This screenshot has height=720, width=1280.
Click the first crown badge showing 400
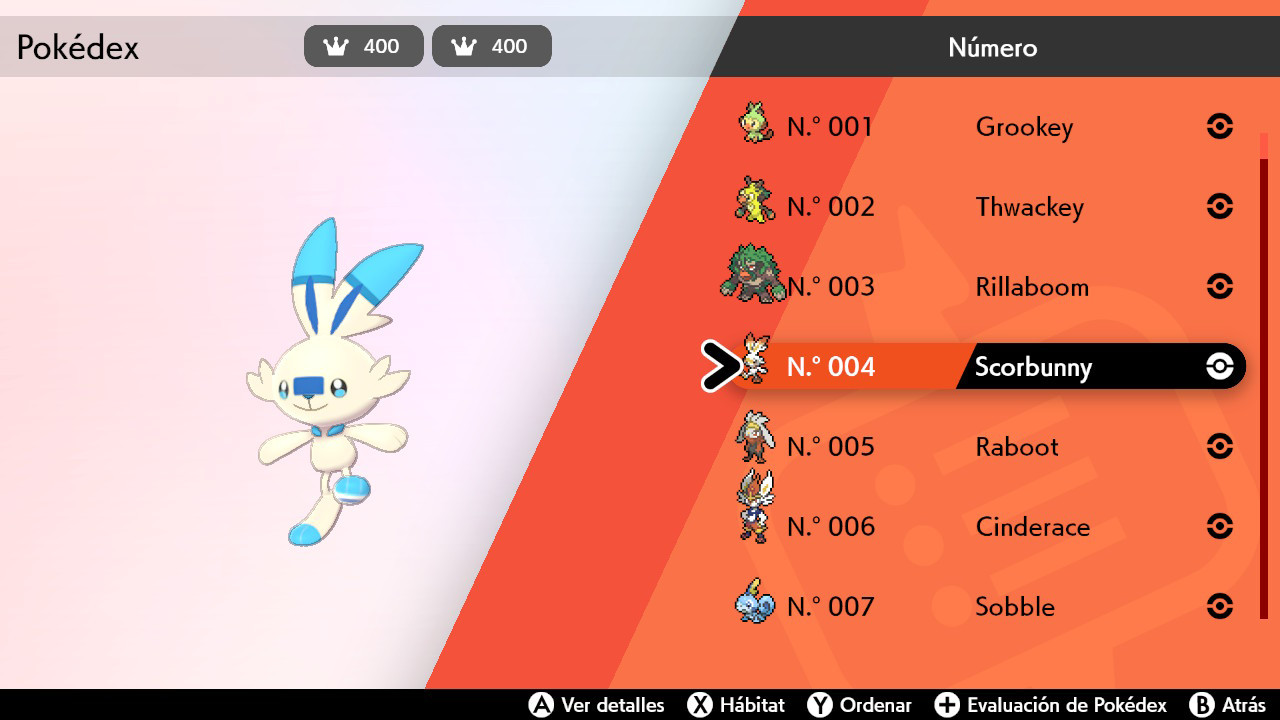(363, 45)
